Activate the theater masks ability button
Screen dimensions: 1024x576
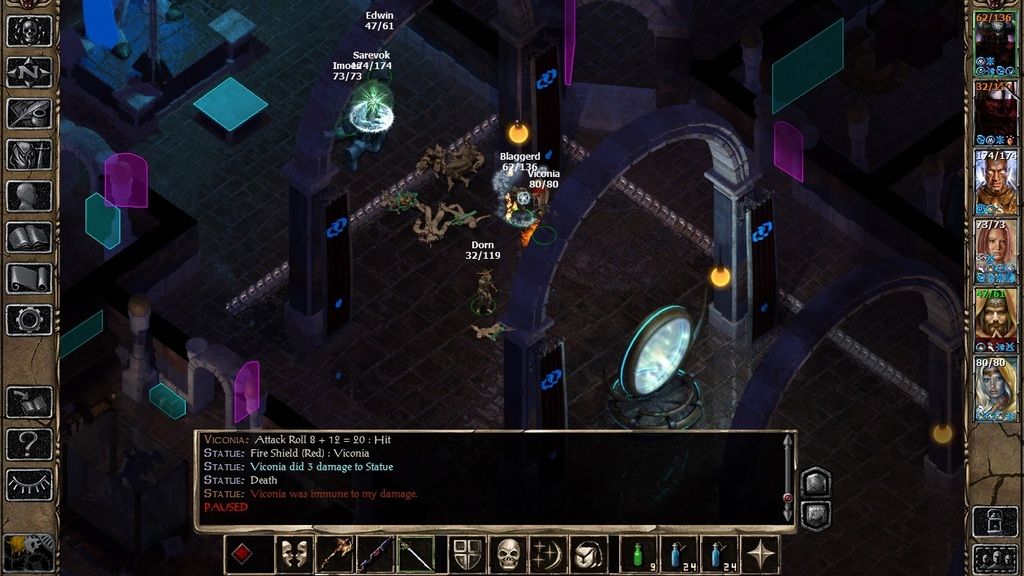[x=294, y=554]
